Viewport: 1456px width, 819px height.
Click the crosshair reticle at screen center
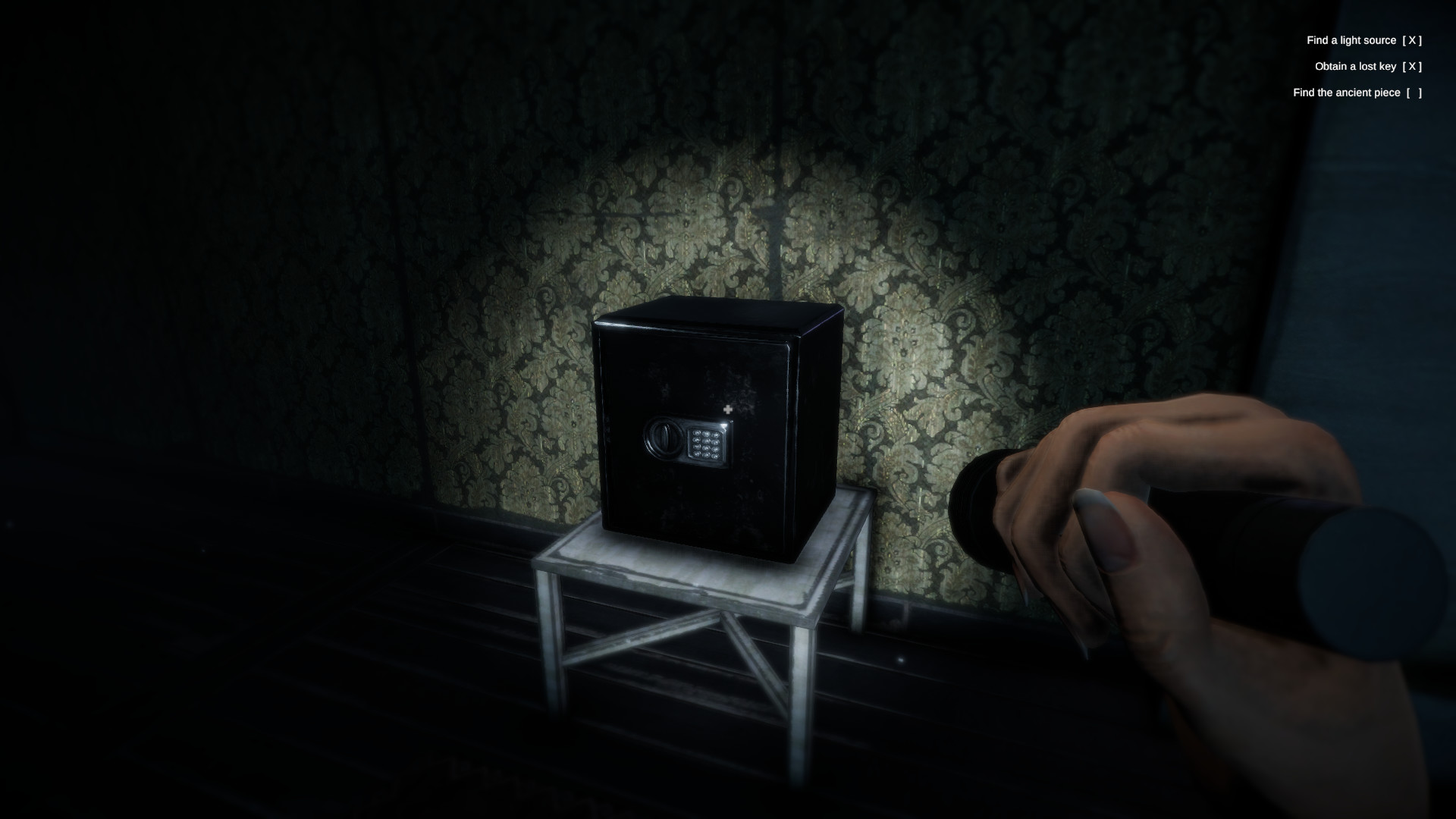728,409
